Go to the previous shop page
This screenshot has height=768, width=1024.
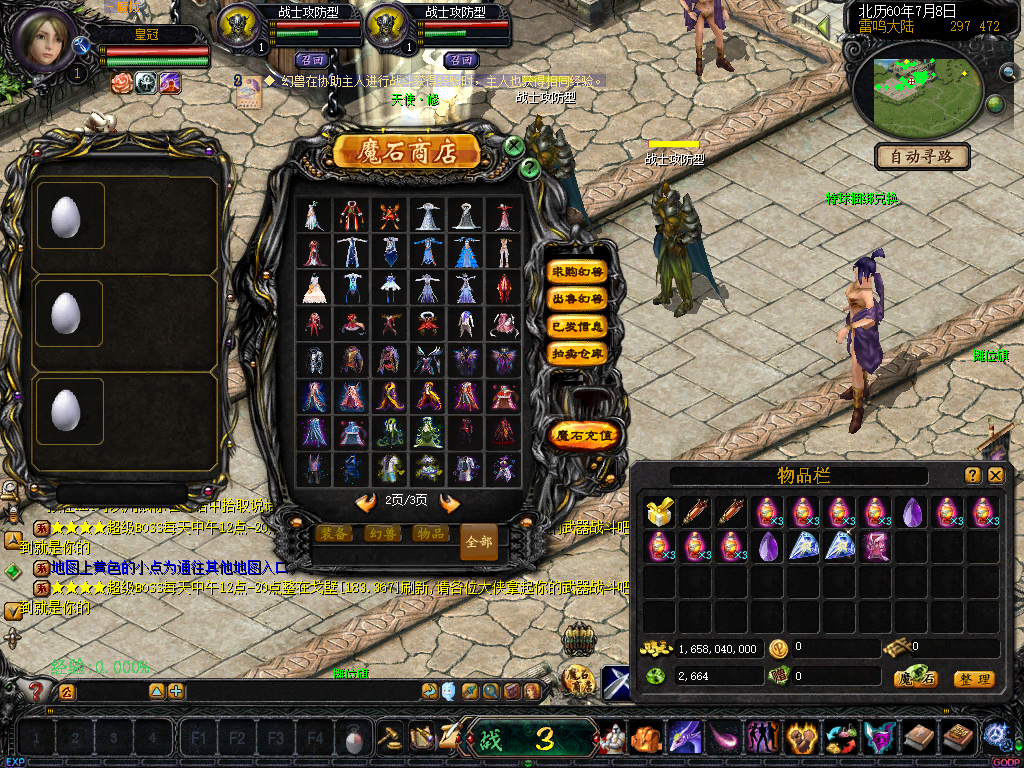click(x=366, y=502)
